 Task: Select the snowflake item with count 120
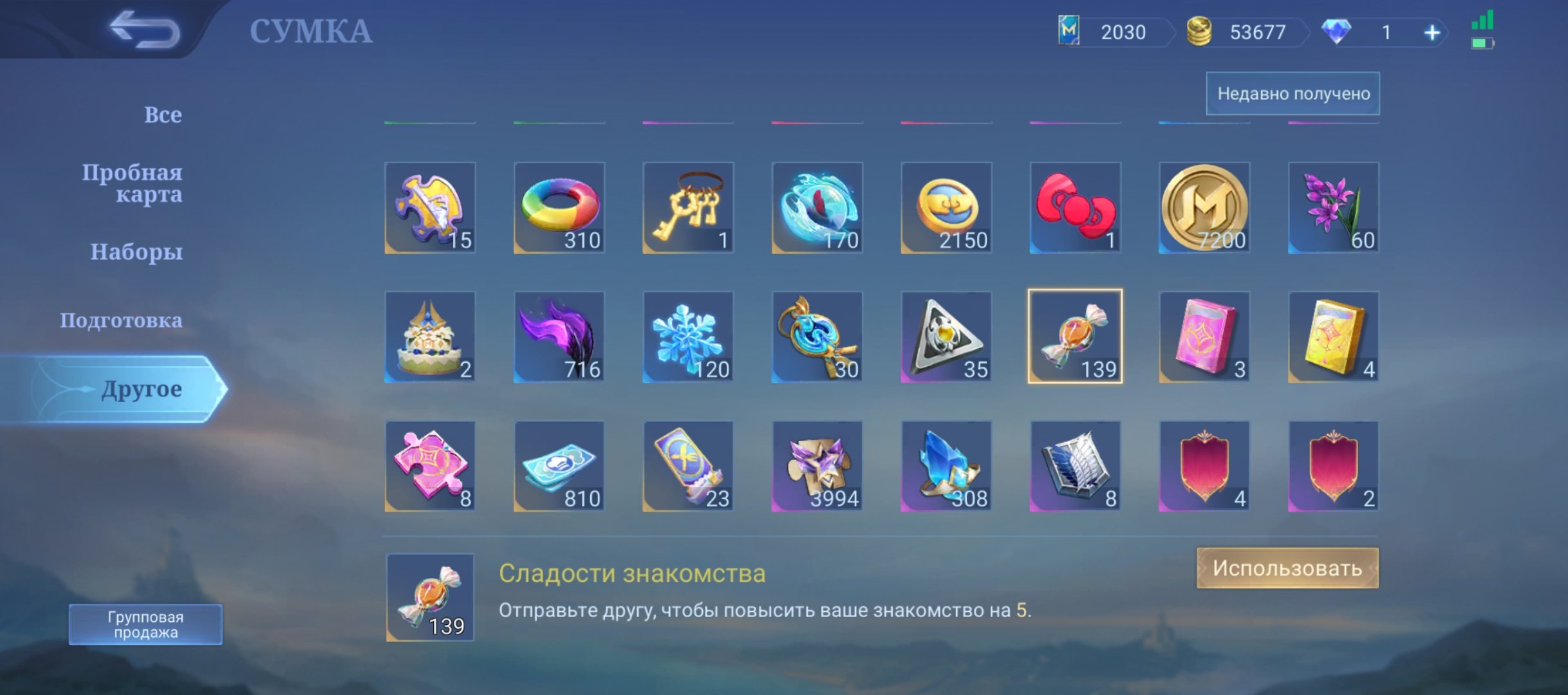(x=687, y=336)
